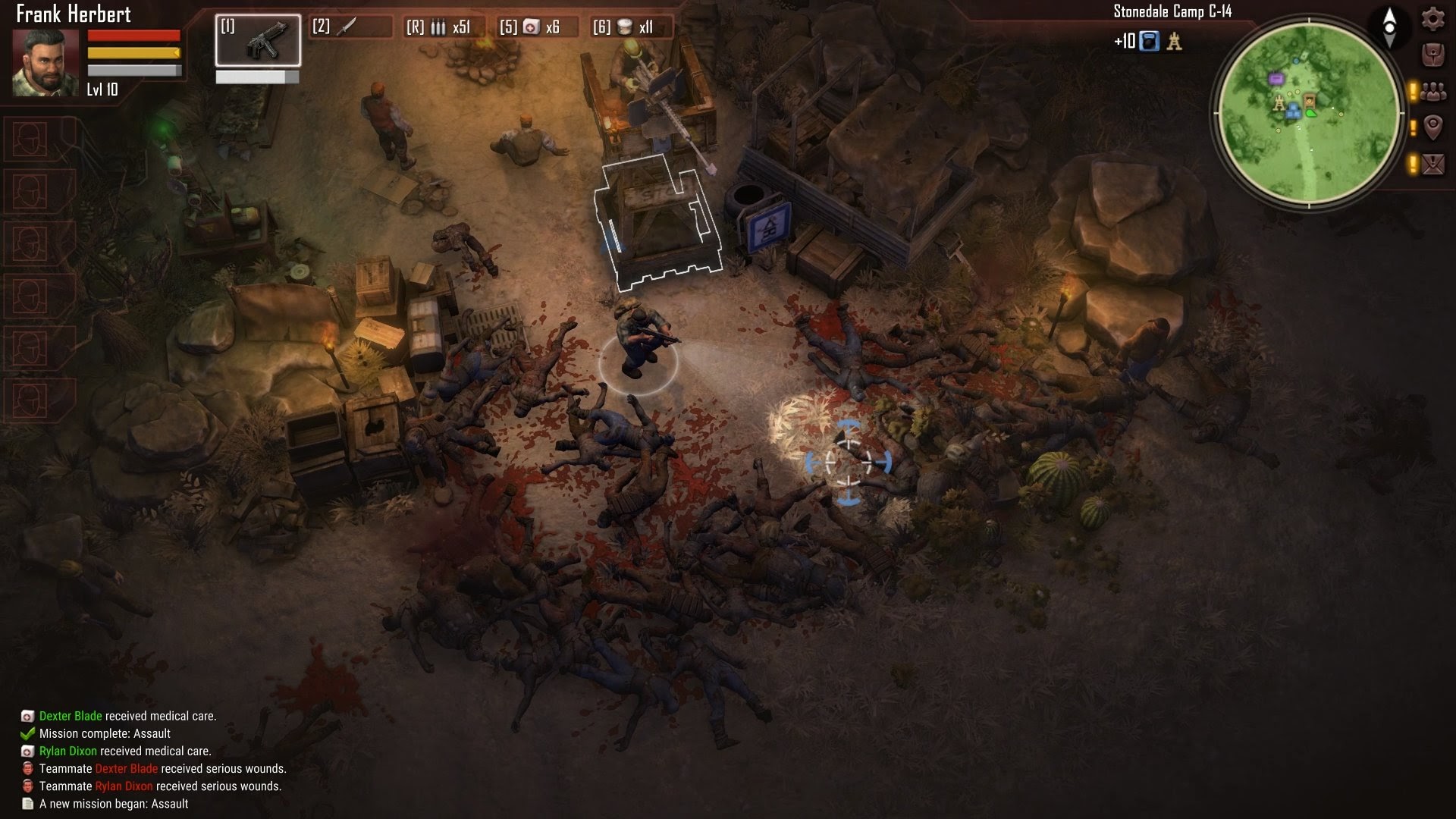1456x819 pixels.
Task: Open the squad members icon
Action: click(1432, 91)
